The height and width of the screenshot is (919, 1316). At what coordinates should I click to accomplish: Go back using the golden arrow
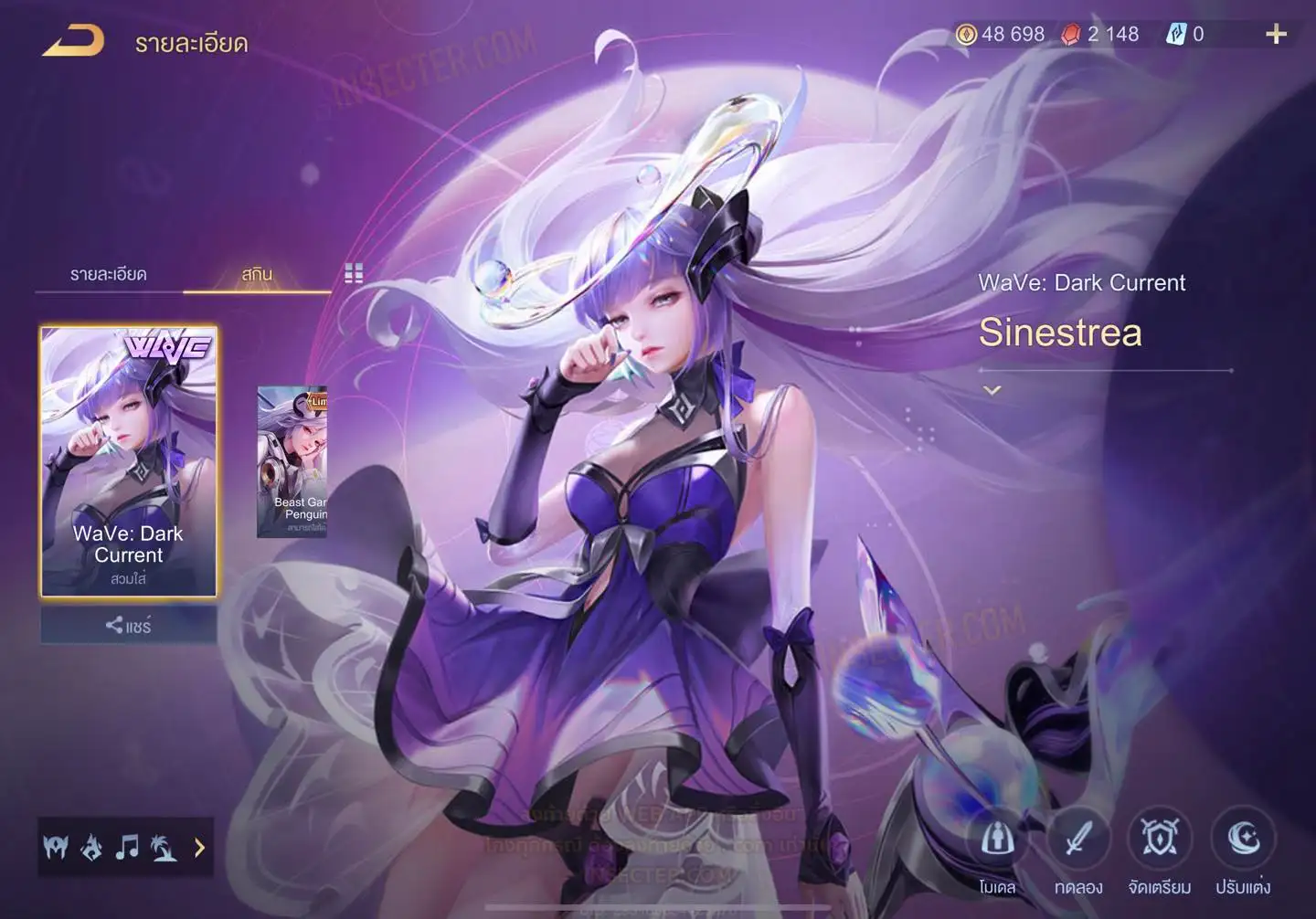pyautogui.click(x=73, y=41)
